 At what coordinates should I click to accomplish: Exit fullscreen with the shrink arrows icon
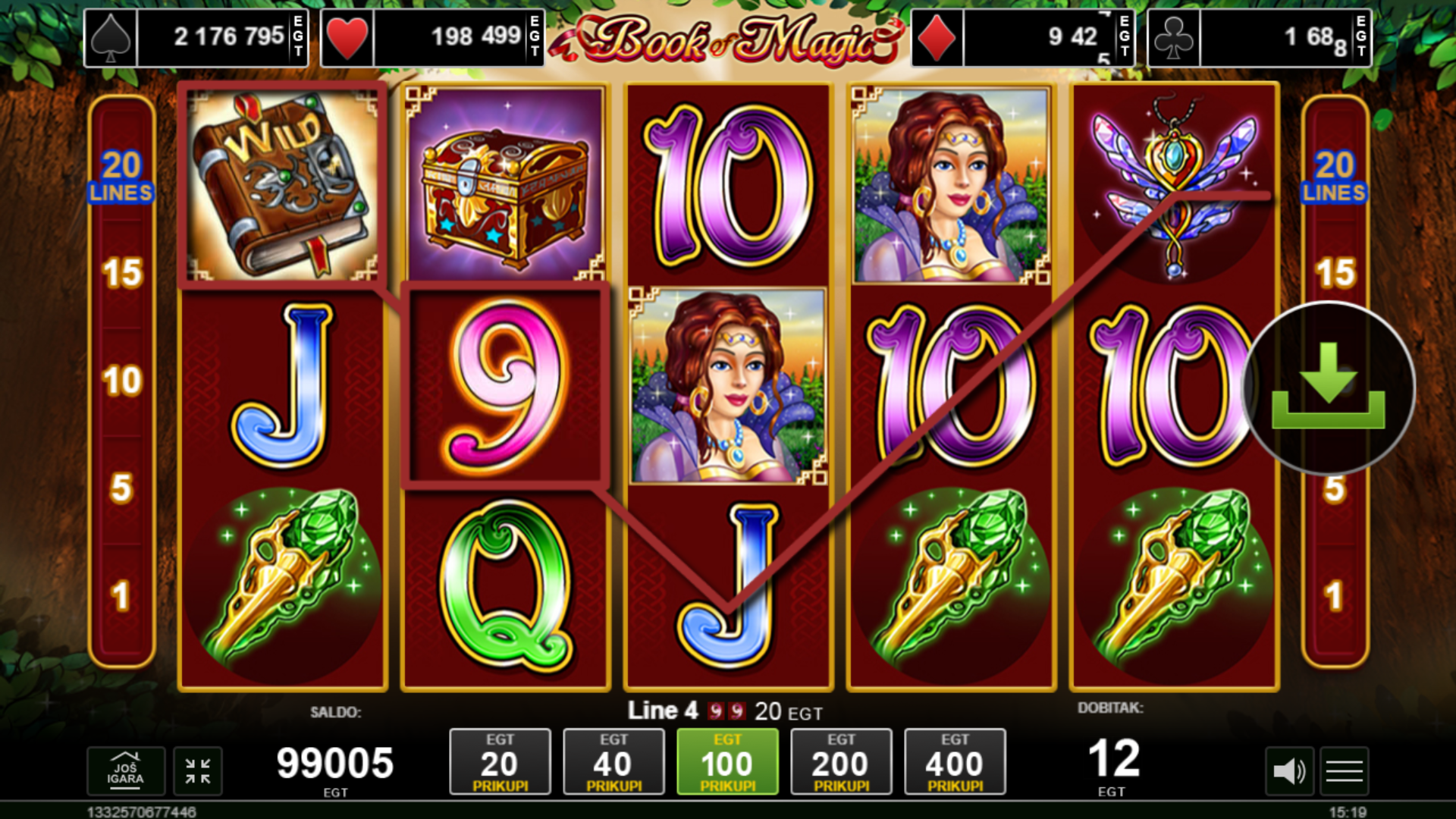(198, 771)
